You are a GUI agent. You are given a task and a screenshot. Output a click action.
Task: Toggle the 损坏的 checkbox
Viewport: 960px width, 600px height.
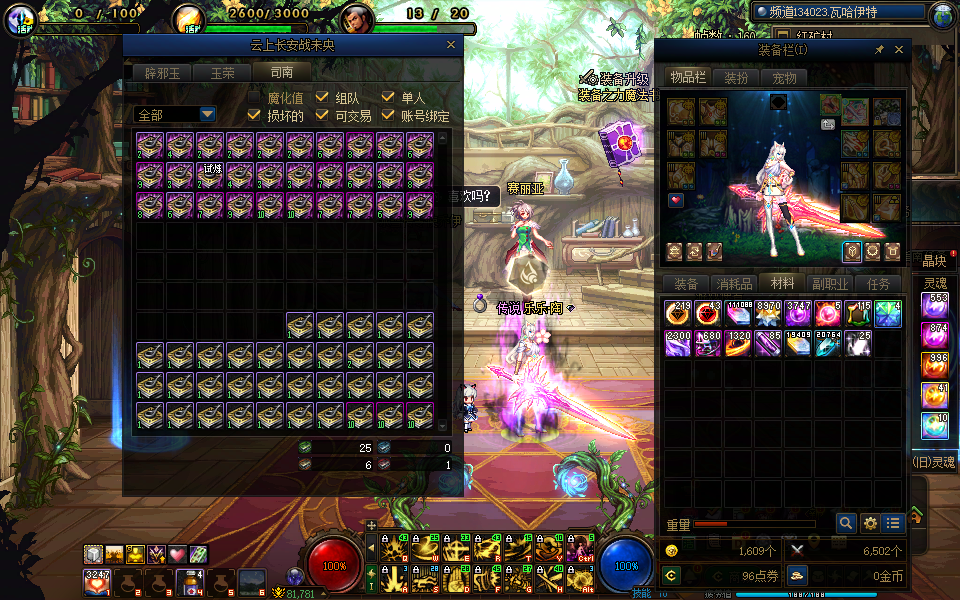click(x=255, y=116)
